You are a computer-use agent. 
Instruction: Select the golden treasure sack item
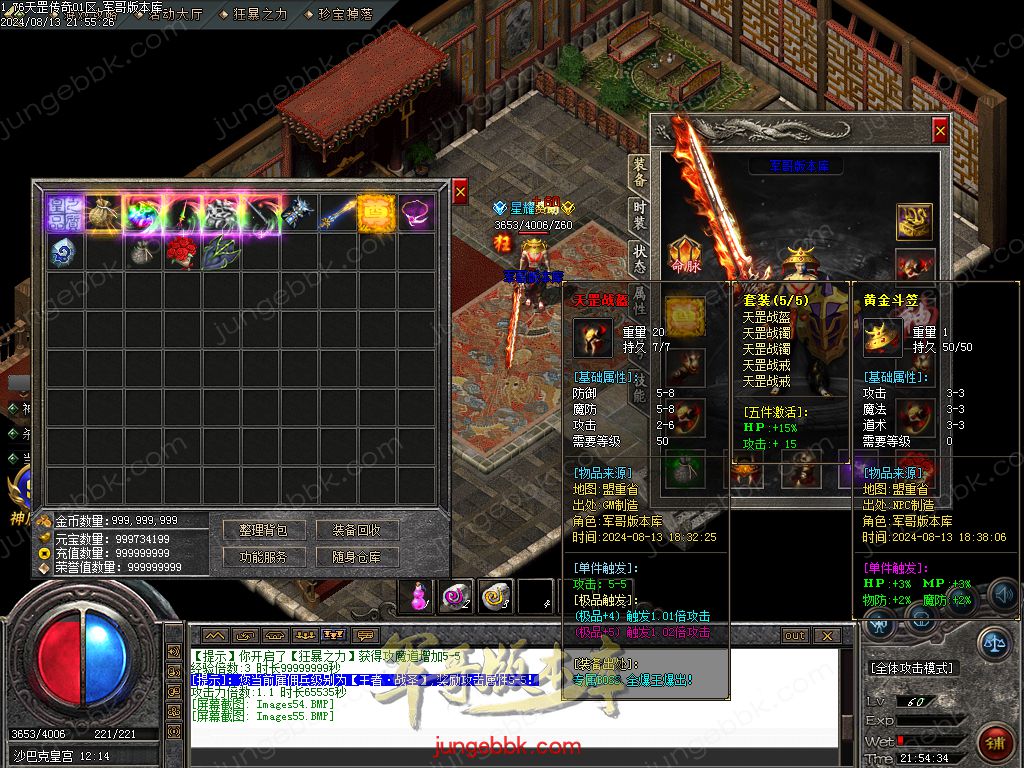click(x=102, y=213)
